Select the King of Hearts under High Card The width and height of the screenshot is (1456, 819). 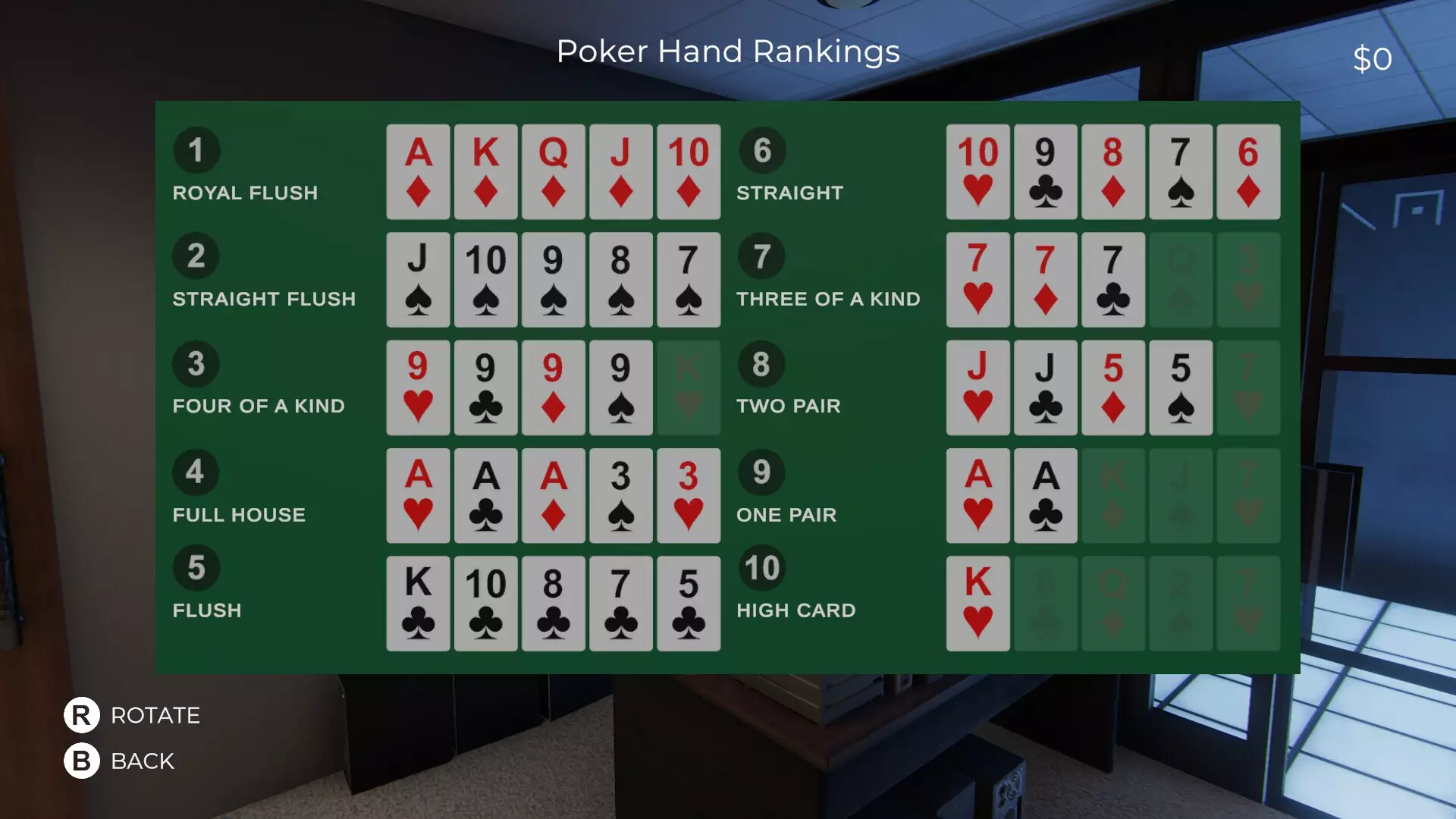977,603
